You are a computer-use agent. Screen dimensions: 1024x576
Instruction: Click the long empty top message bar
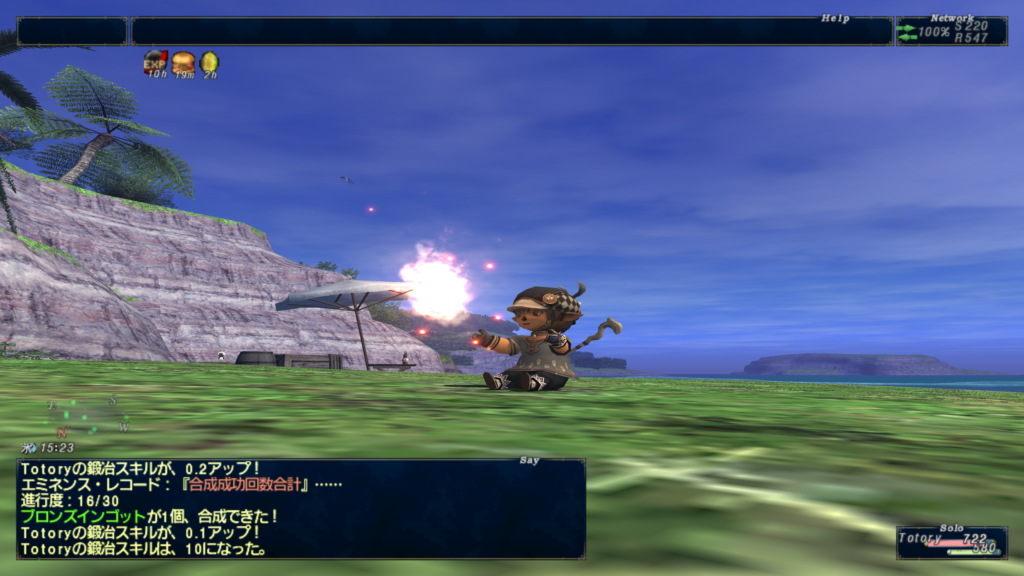(x=511, y=31)
